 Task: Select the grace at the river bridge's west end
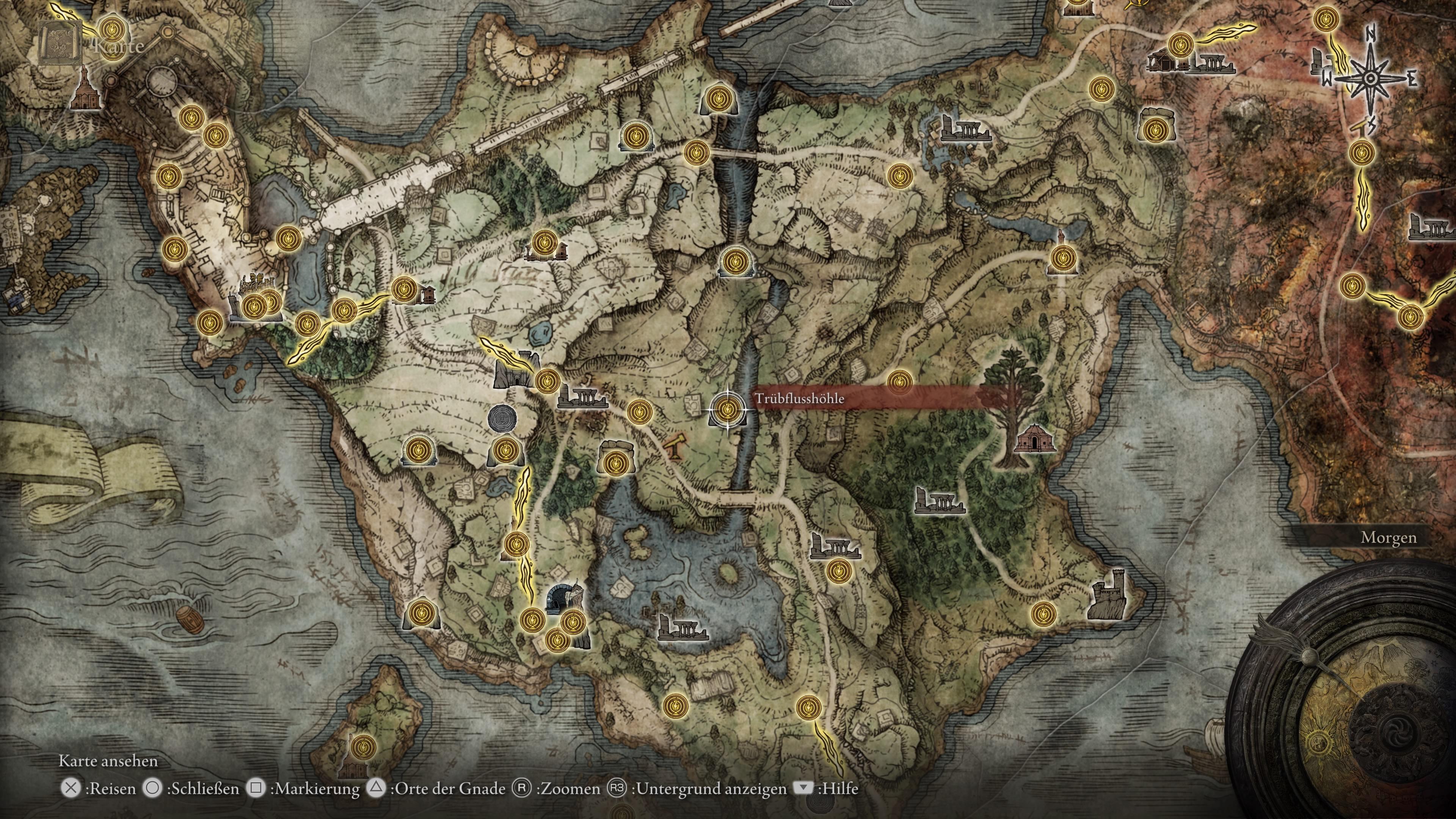point(696,152)
